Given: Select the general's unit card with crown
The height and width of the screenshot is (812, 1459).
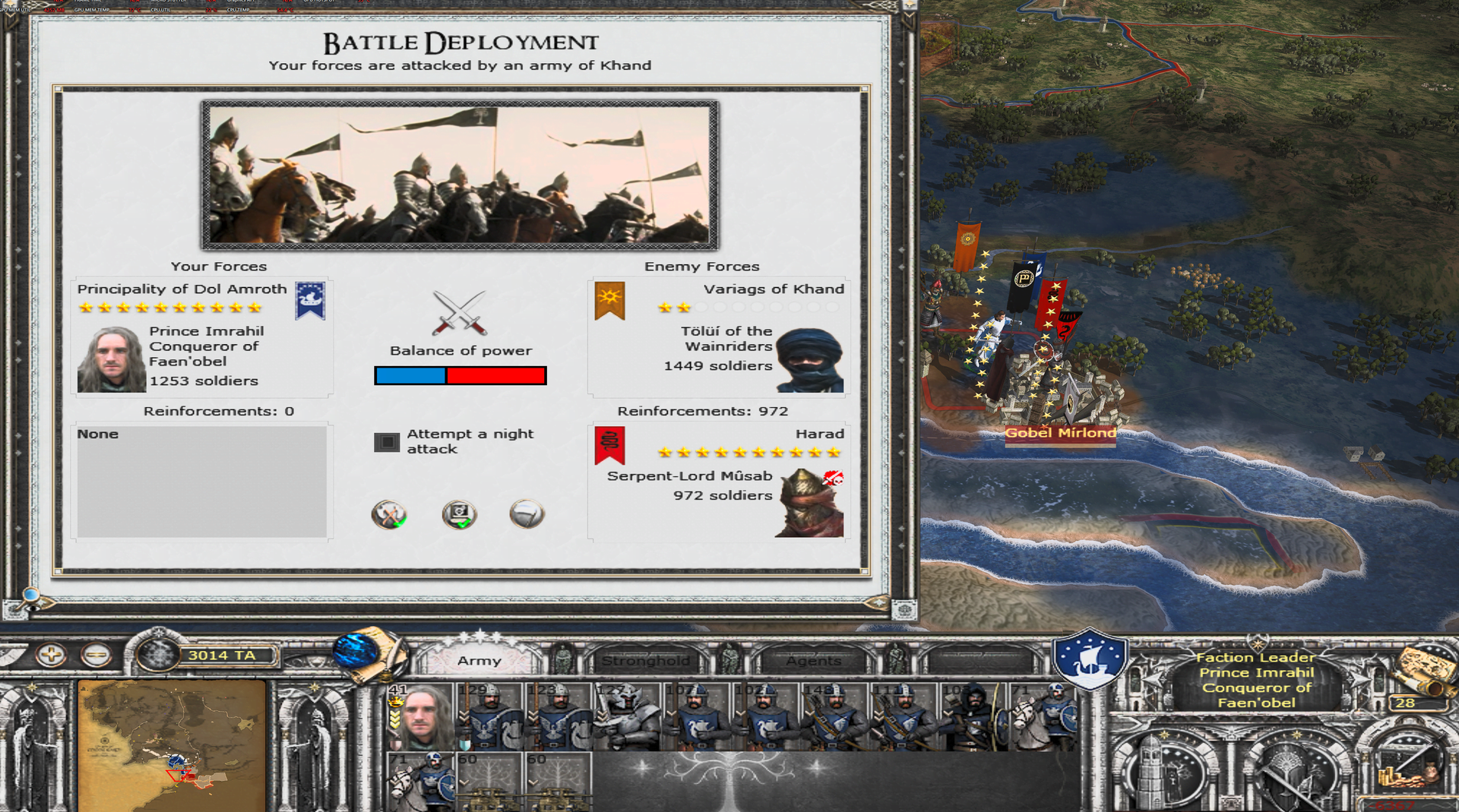Looking at the screenshot, I should [x=420, y=717].
